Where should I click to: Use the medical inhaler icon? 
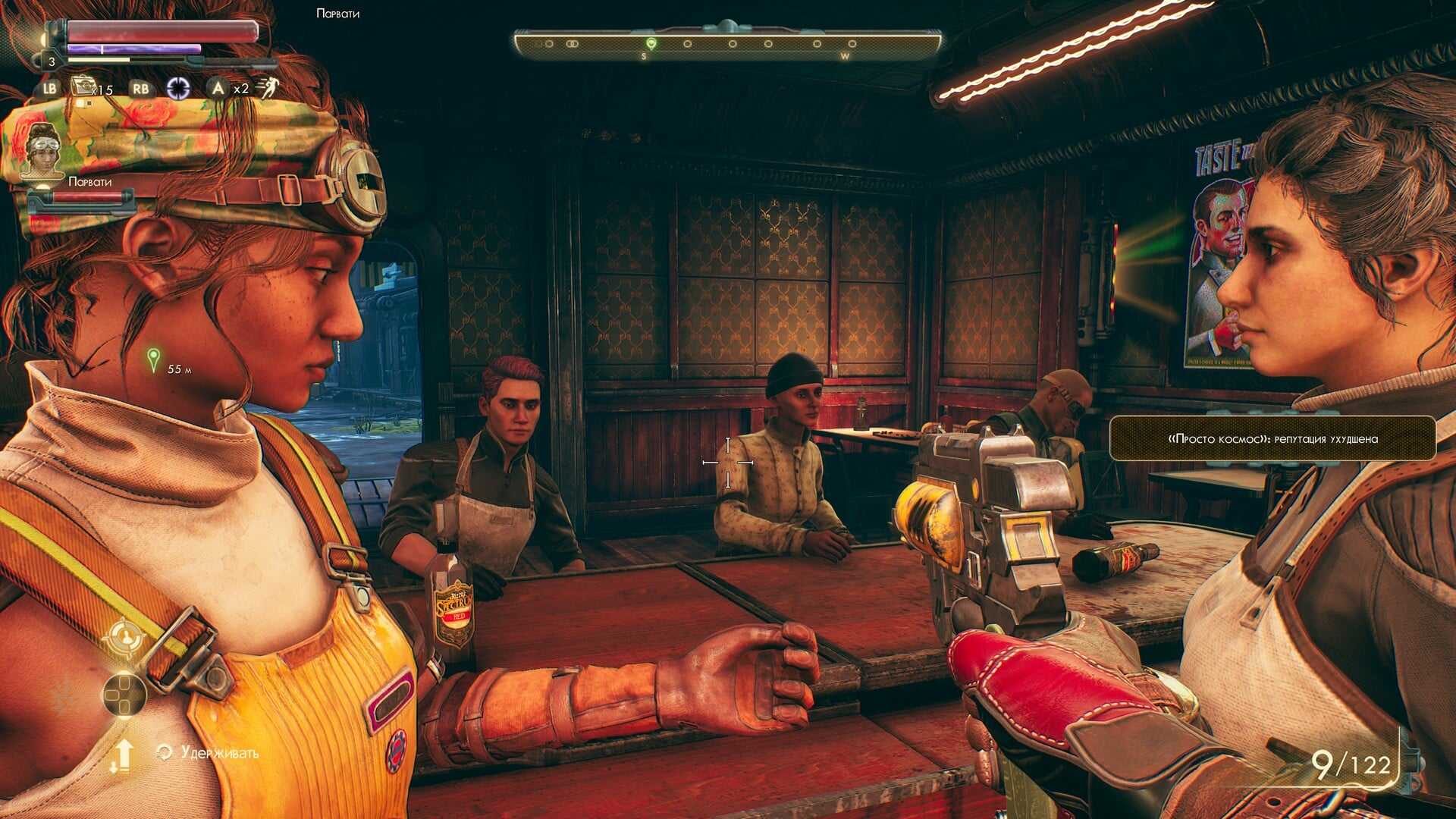click(x=83, y=87)
